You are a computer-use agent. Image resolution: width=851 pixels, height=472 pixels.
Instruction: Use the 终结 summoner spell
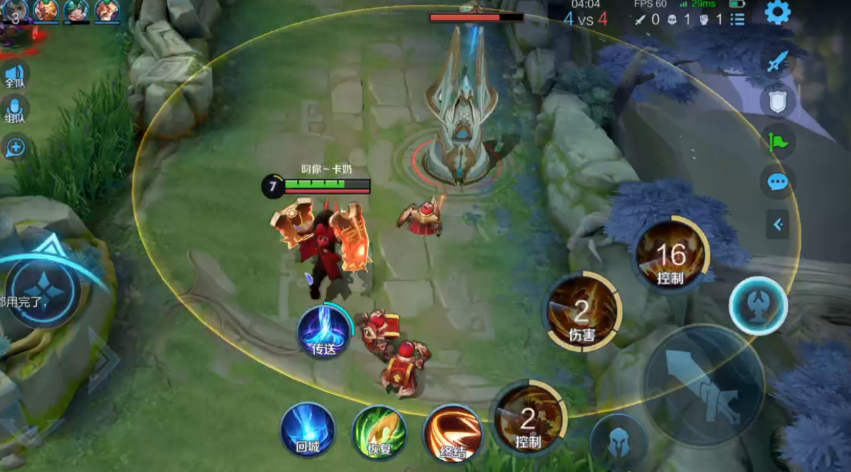452,432
